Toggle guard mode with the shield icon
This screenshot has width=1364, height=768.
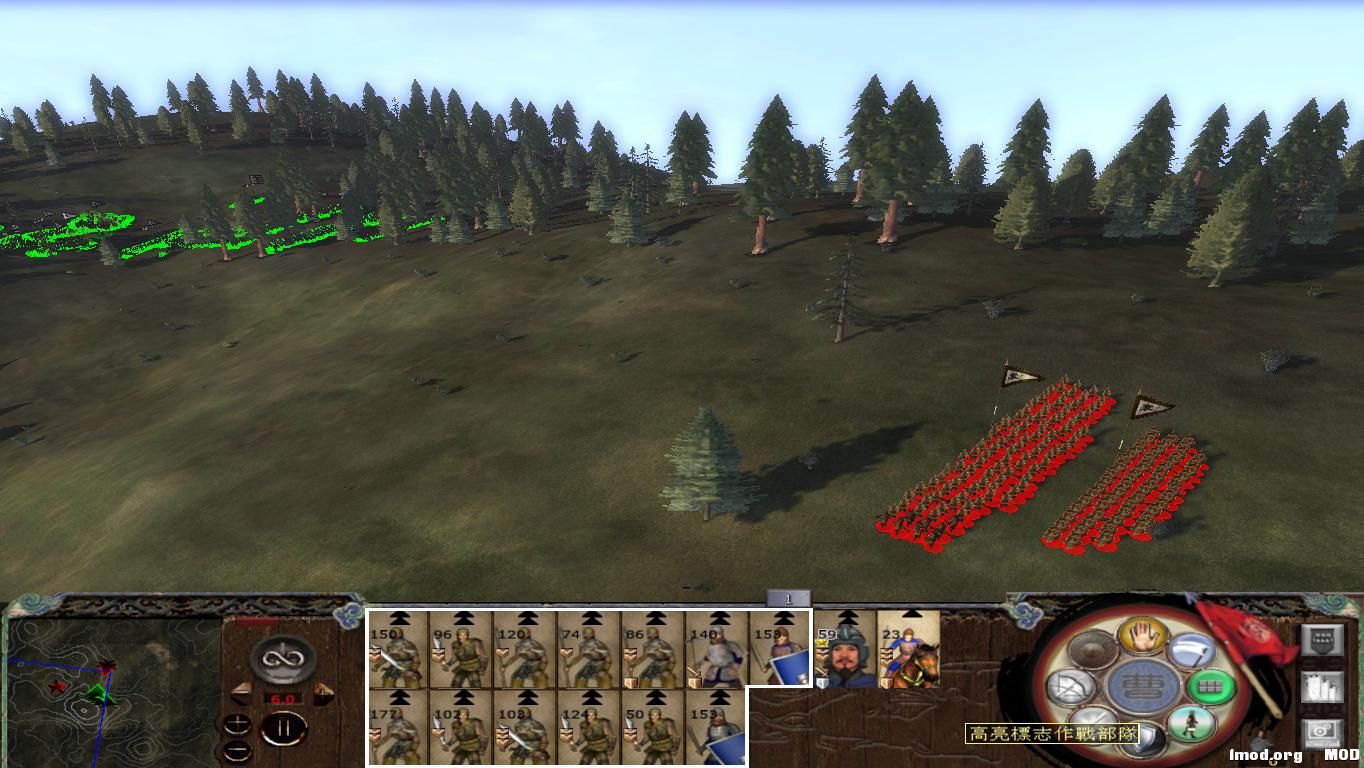coord(1144,738)
